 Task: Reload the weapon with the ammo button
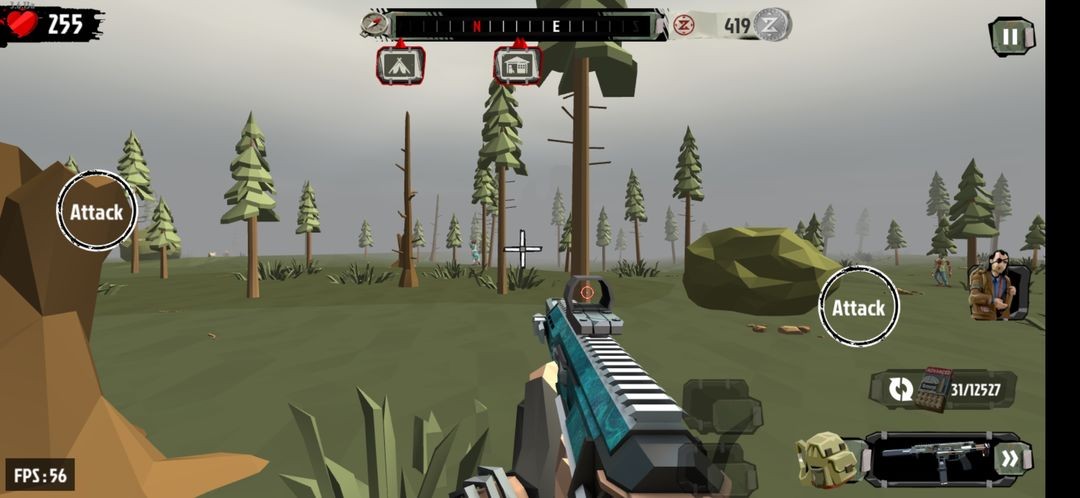[x=901, y=389]
